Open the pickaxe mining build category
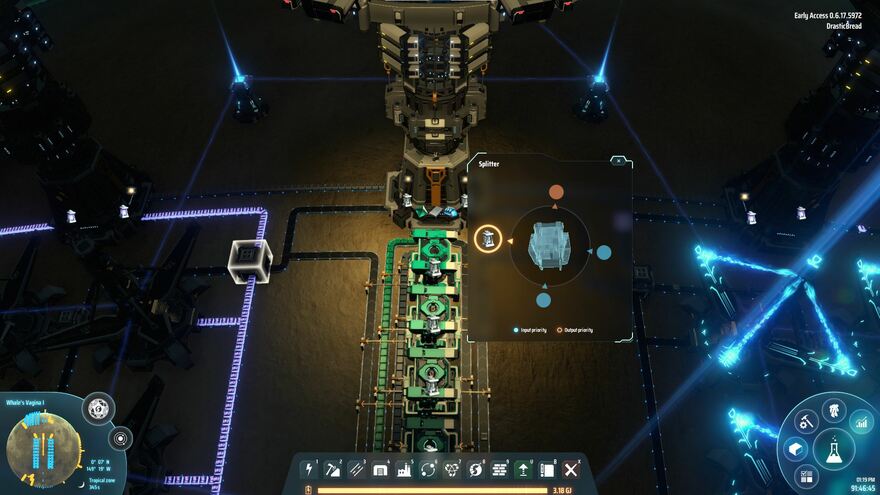The width and height of the screenshot is (880, 495). pos(333,469)
